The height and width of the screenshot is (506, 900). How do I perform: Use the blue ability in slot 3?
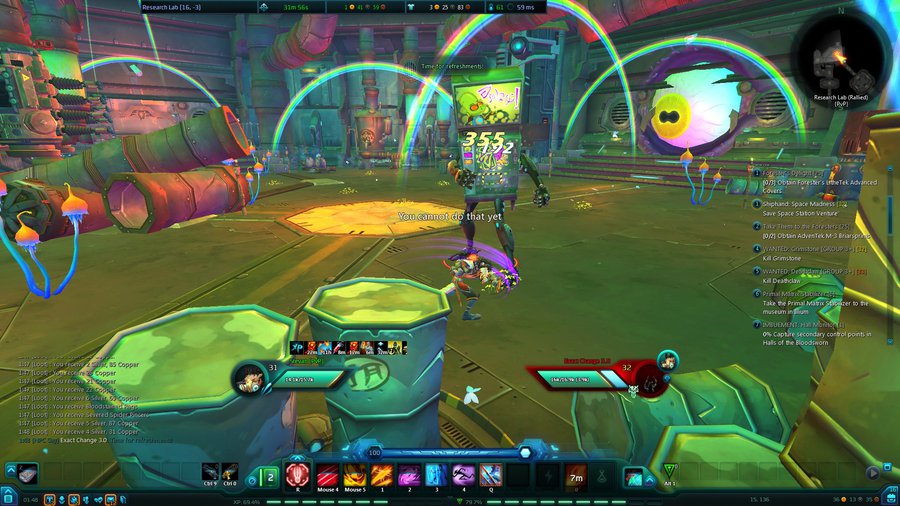coord(436,474)
